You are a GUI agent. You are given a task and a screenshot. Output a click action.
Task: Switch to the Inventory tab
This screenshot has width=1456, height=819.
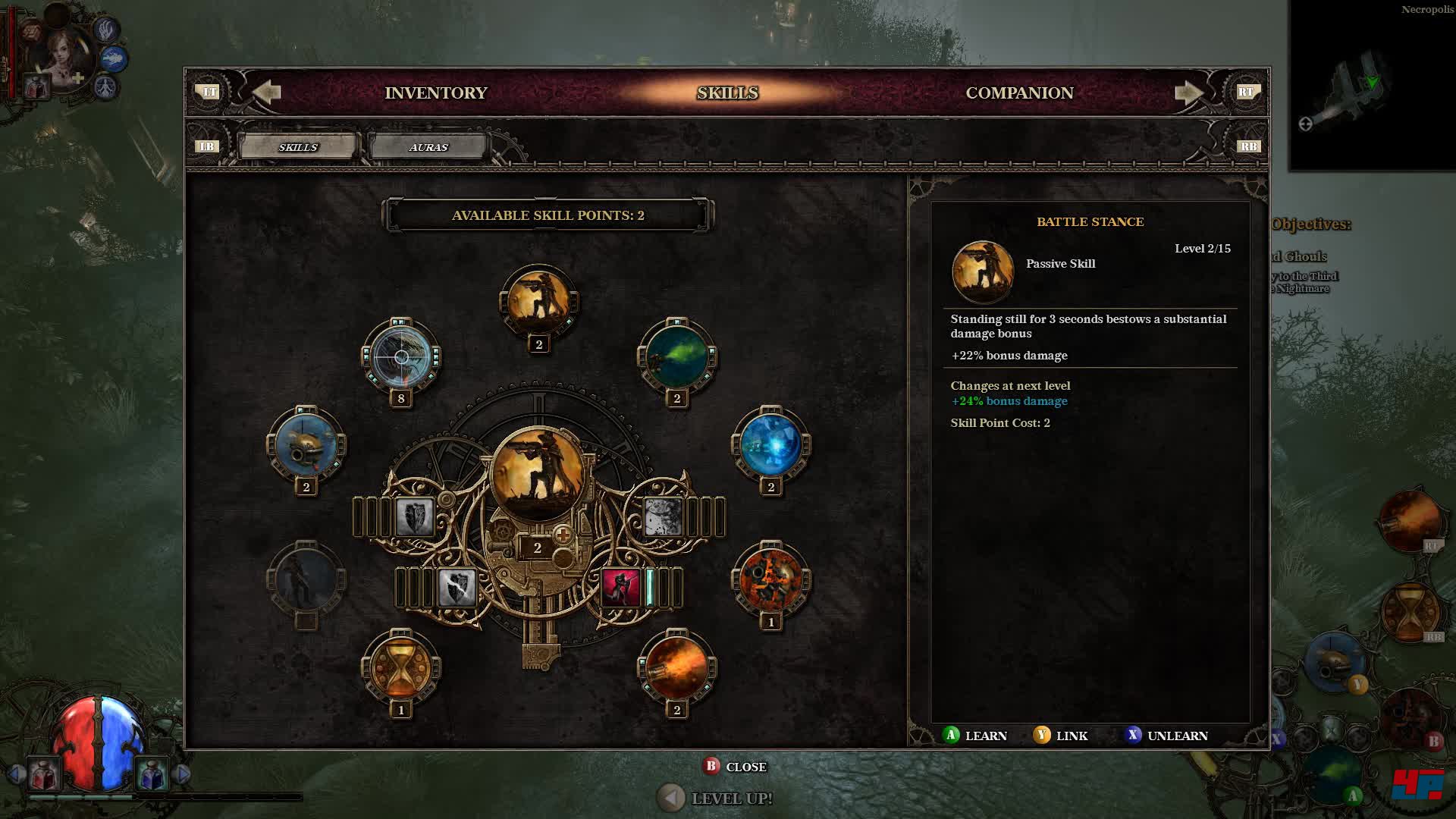(x=435, y=93)
